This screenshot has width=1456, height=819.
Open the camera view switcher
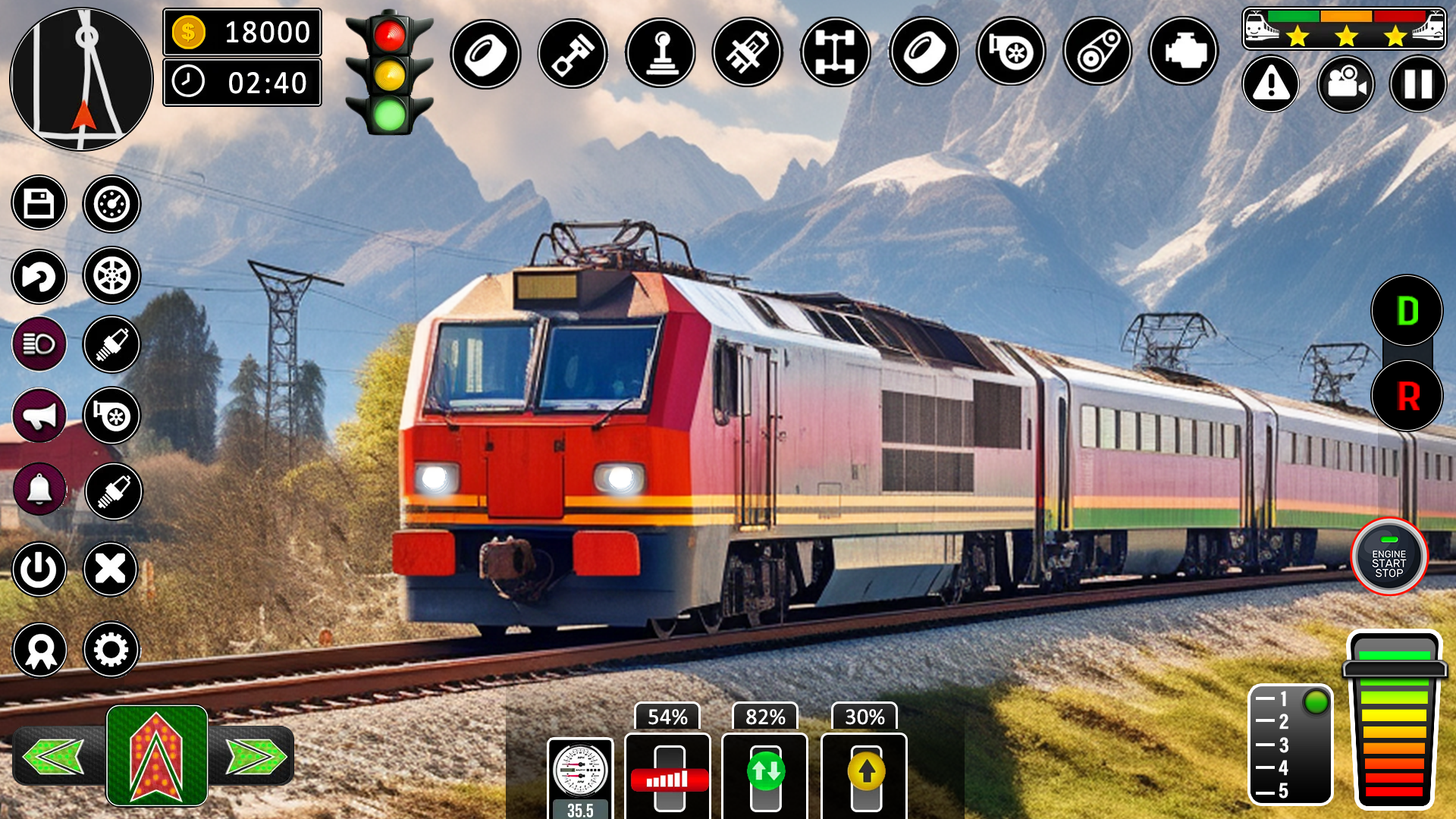[x=1344, y=85]
